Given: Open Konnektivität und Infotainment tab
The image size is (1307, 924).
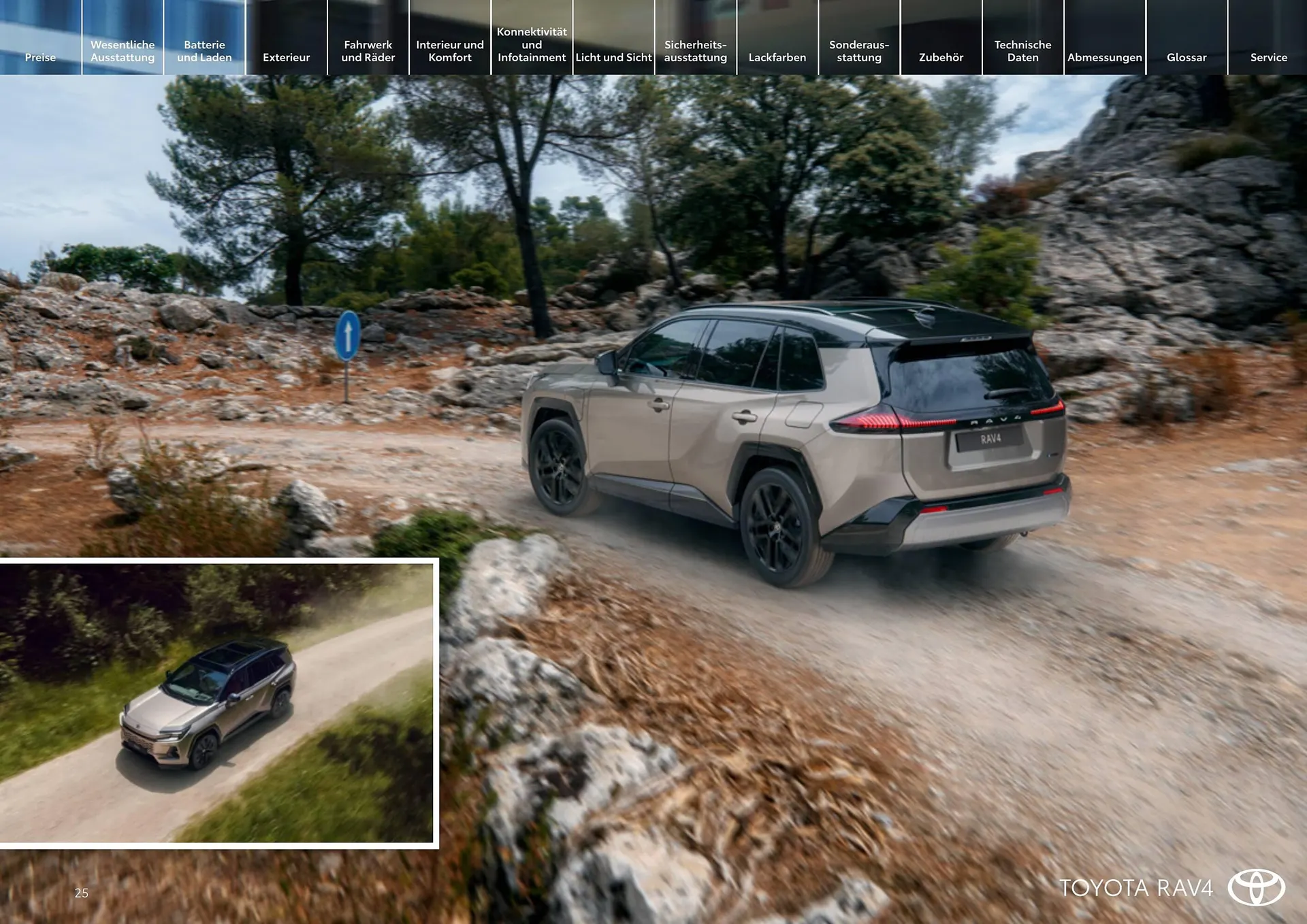Looking at the screenshot, I should tap(532, 45).
